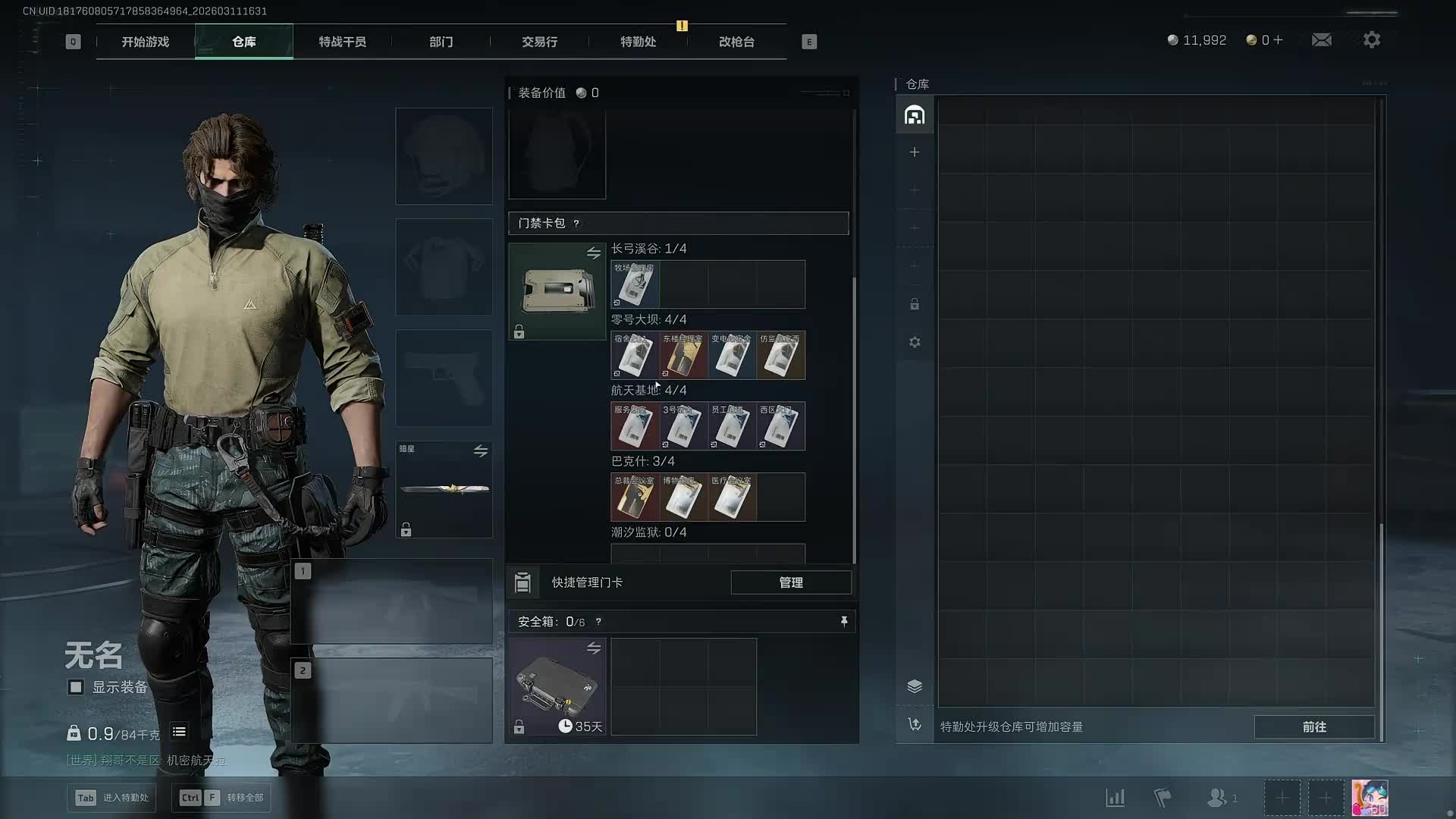The height and width of the screenshot is (819, 1456).
Task: Open settings via the gear icon
Action: click(1371, 40)
